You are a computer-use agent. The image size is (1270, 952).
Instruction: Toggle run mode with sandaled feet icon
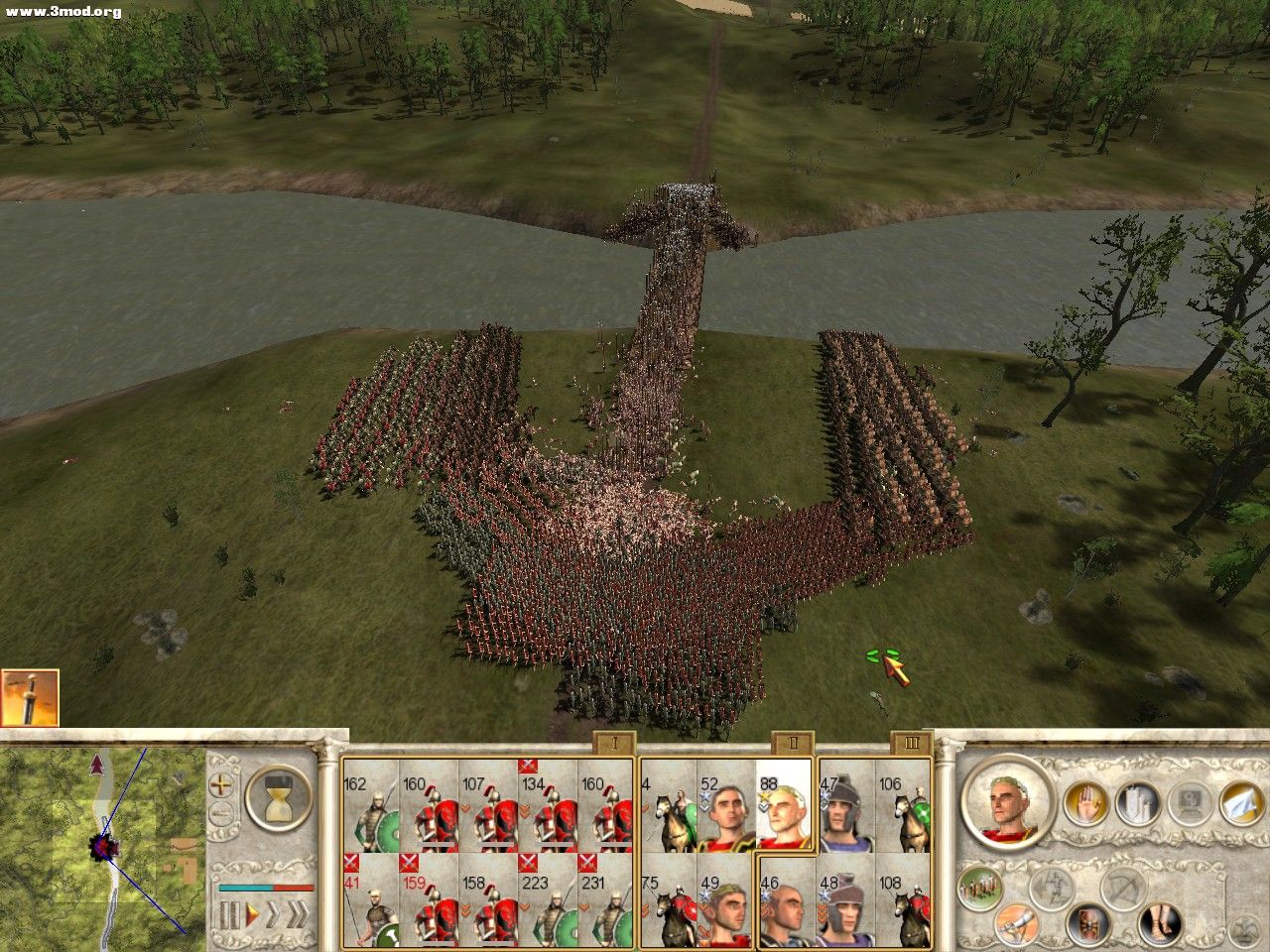click(1159, 923)
